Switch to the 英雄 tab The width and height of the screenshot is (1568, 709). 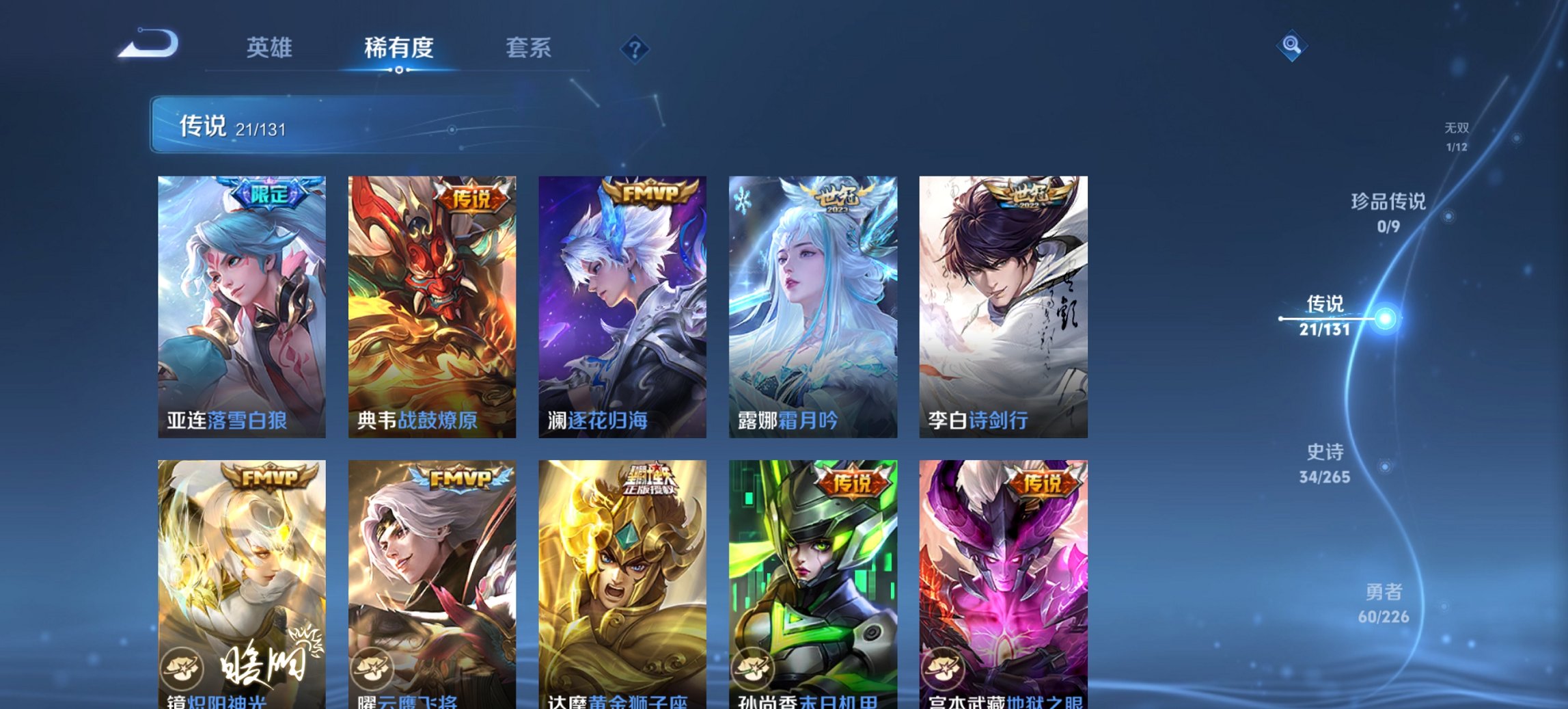[271, 48]
